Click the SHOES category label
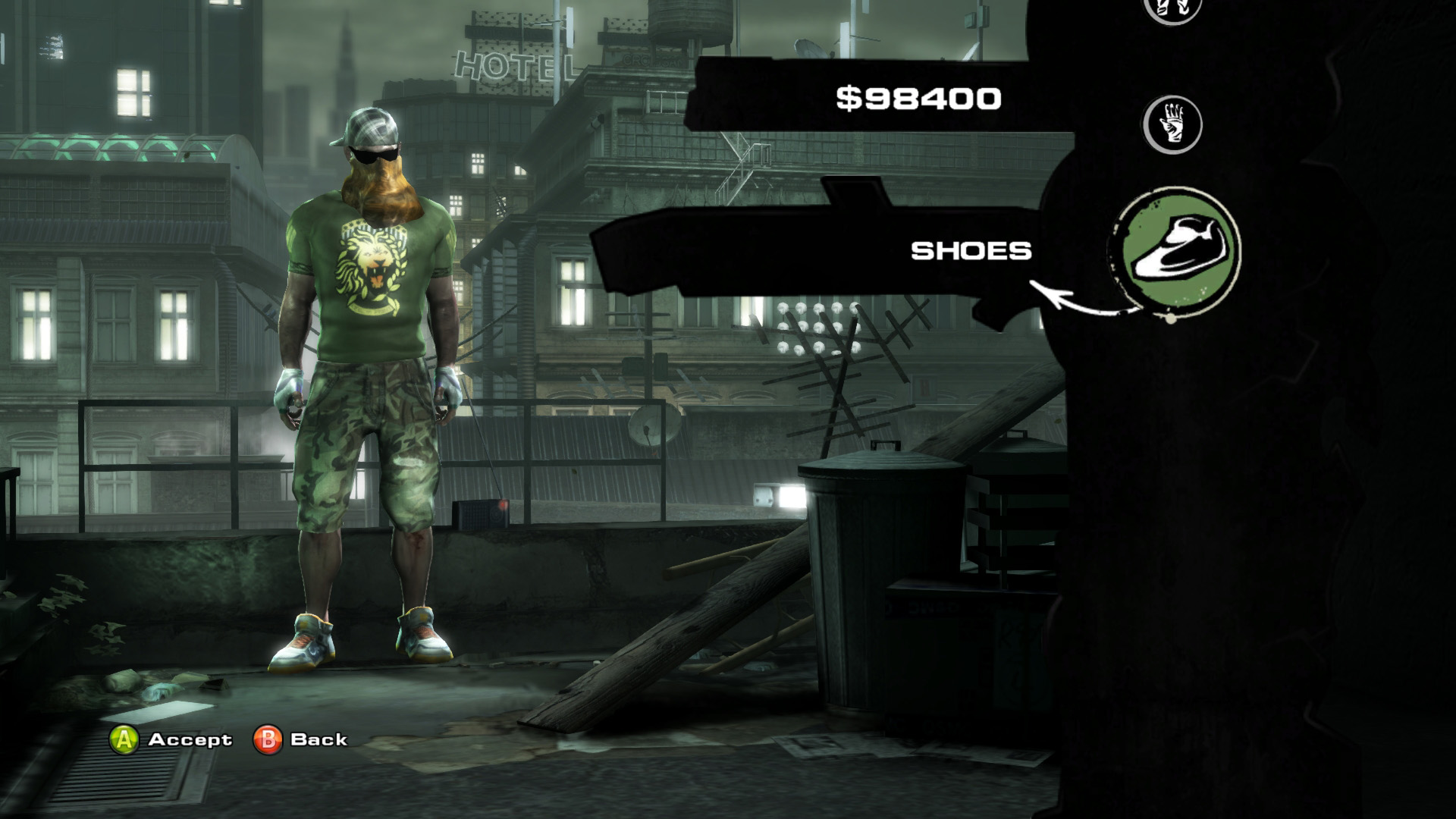1456x819 pixels. coord(971,251)
